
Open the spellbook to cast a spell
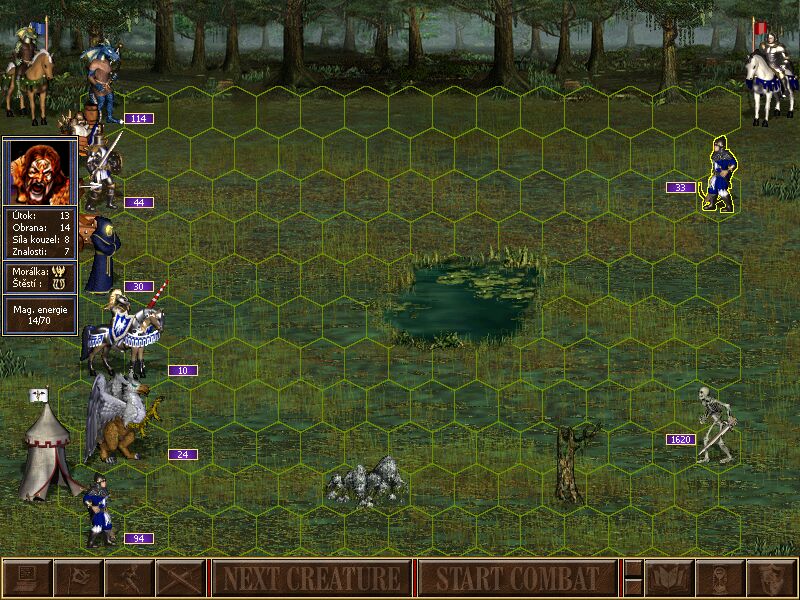(669, 578)
